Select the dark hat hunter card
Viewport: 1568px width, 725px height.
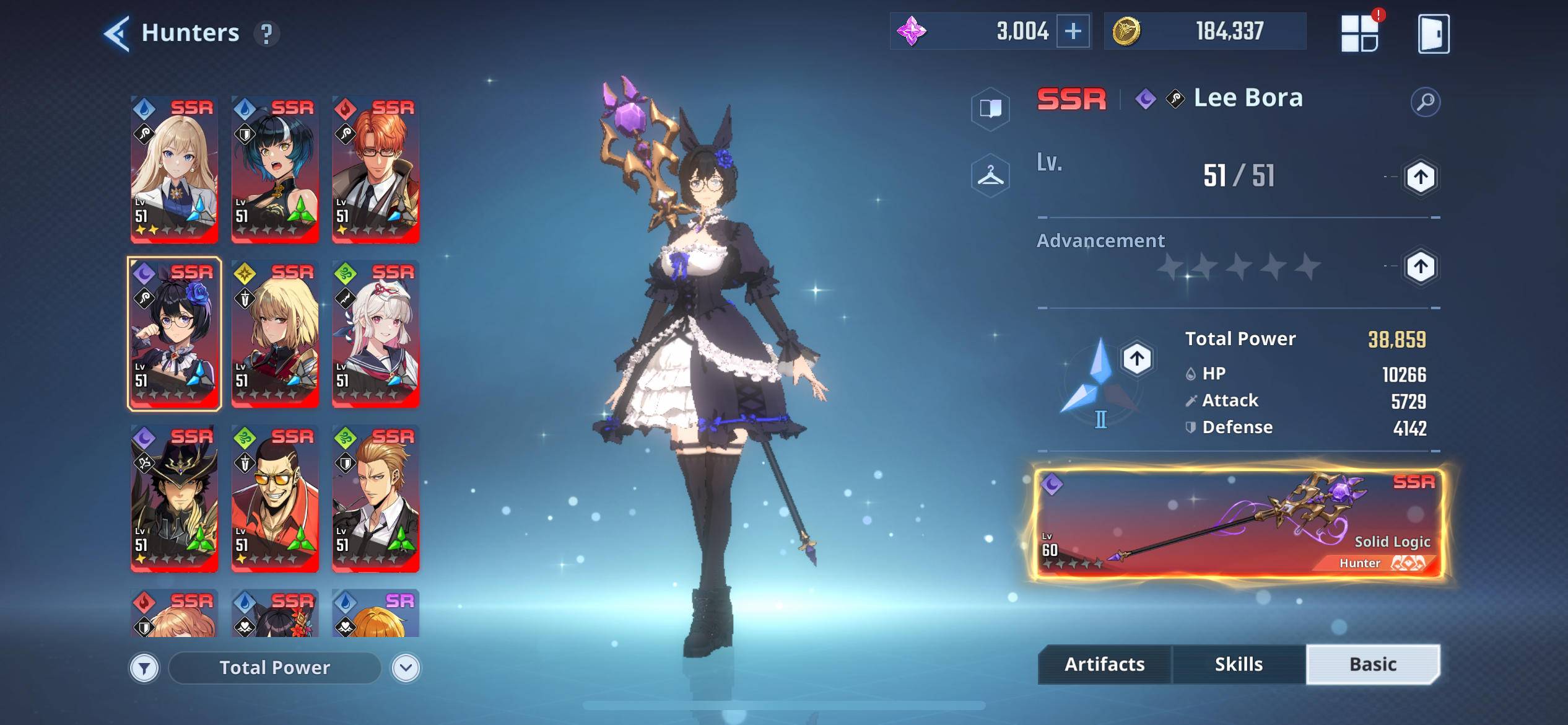175,498
